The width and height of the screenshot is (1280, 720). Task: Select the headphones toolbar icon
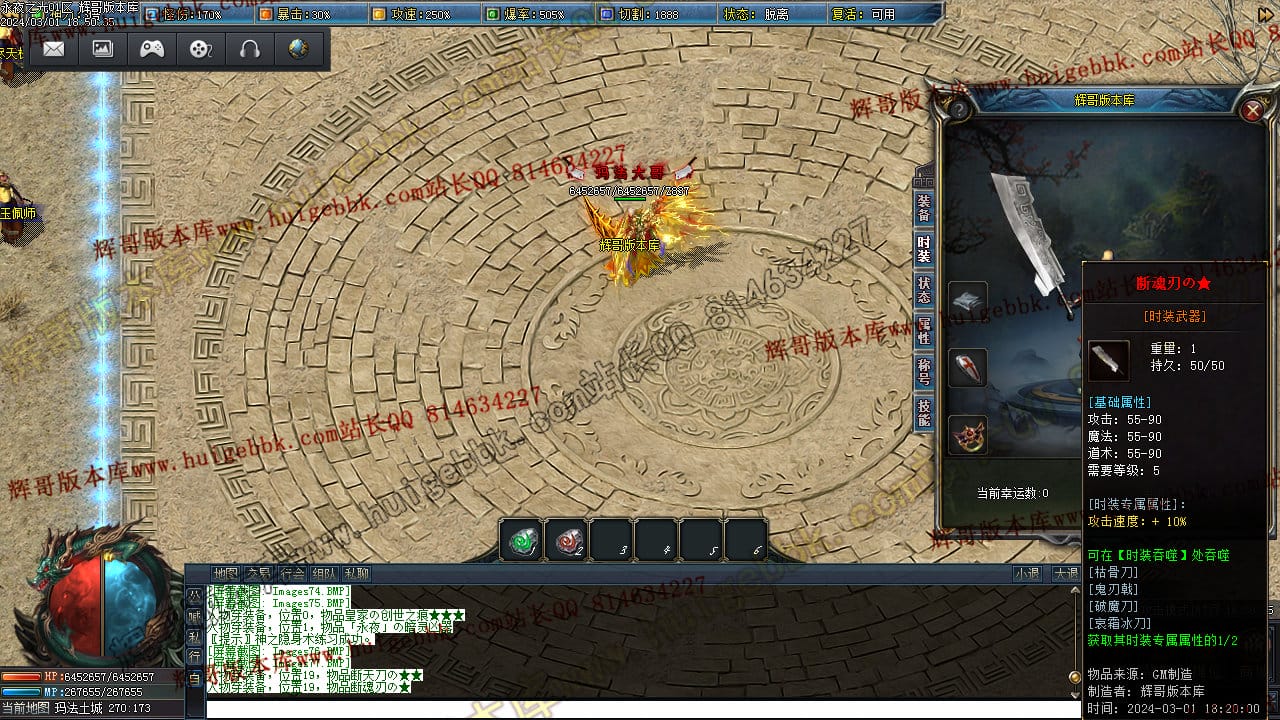click(x=250, y=49)
